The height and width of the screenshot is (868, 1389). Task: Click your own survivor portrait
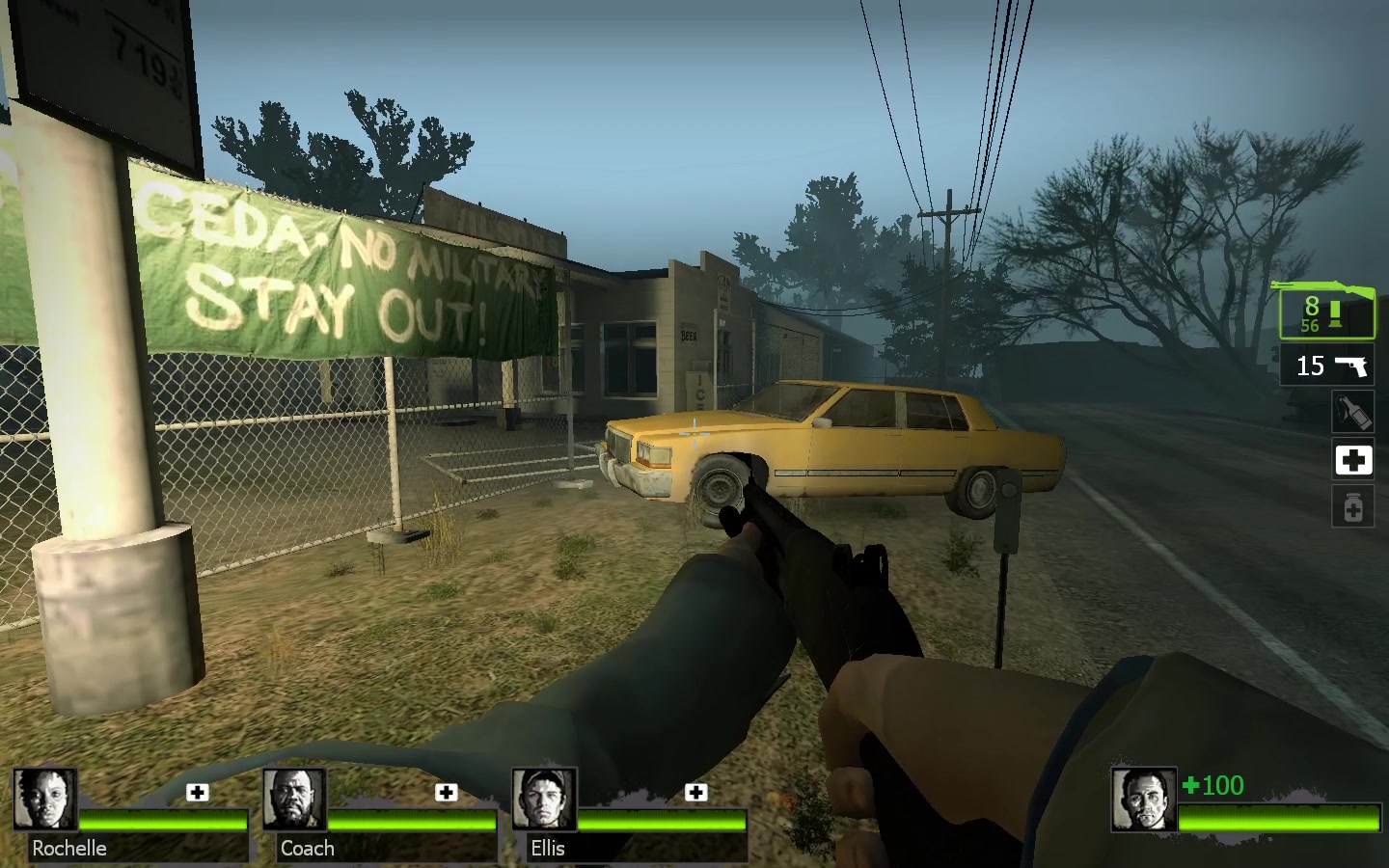pyautogui.click(x=1144, y=800)
